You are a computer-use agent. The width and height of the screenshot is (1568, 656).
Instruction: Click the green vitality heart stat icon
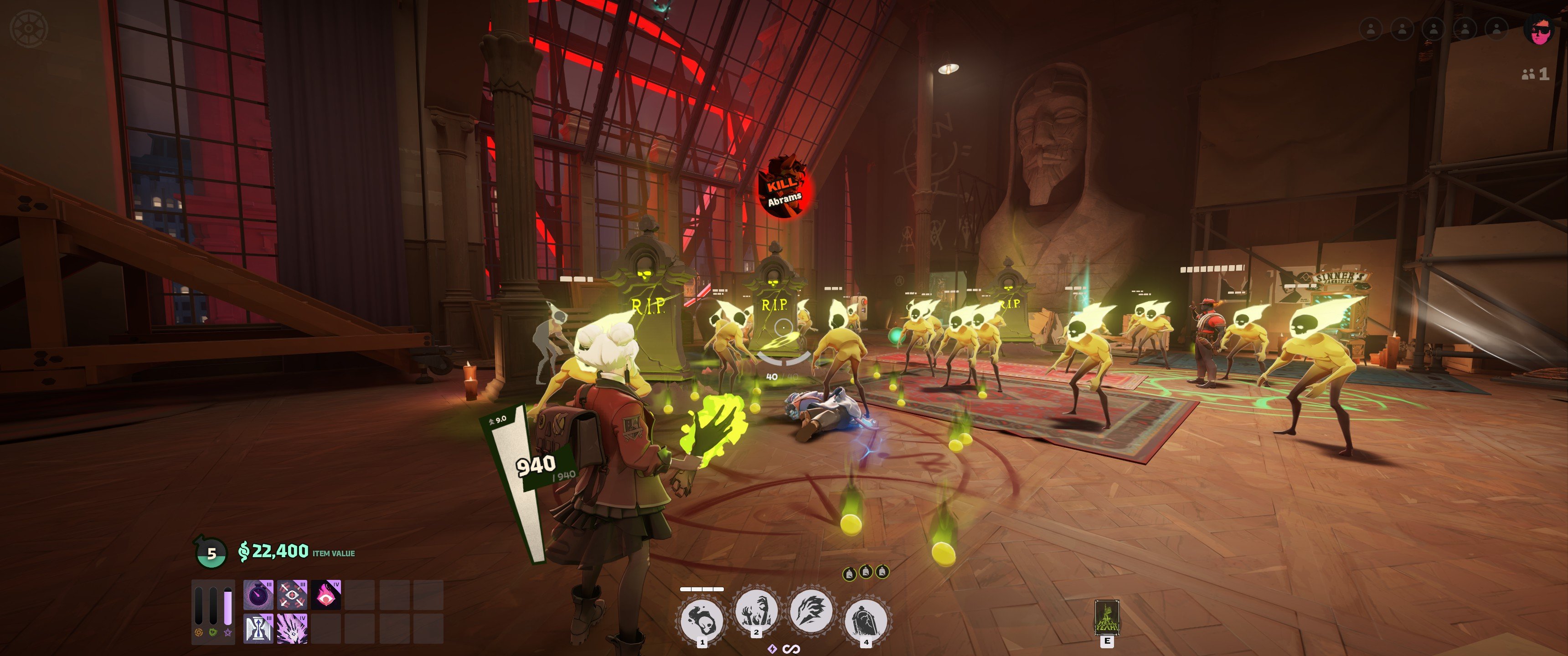pyautogui.click(x=213, y=633)
